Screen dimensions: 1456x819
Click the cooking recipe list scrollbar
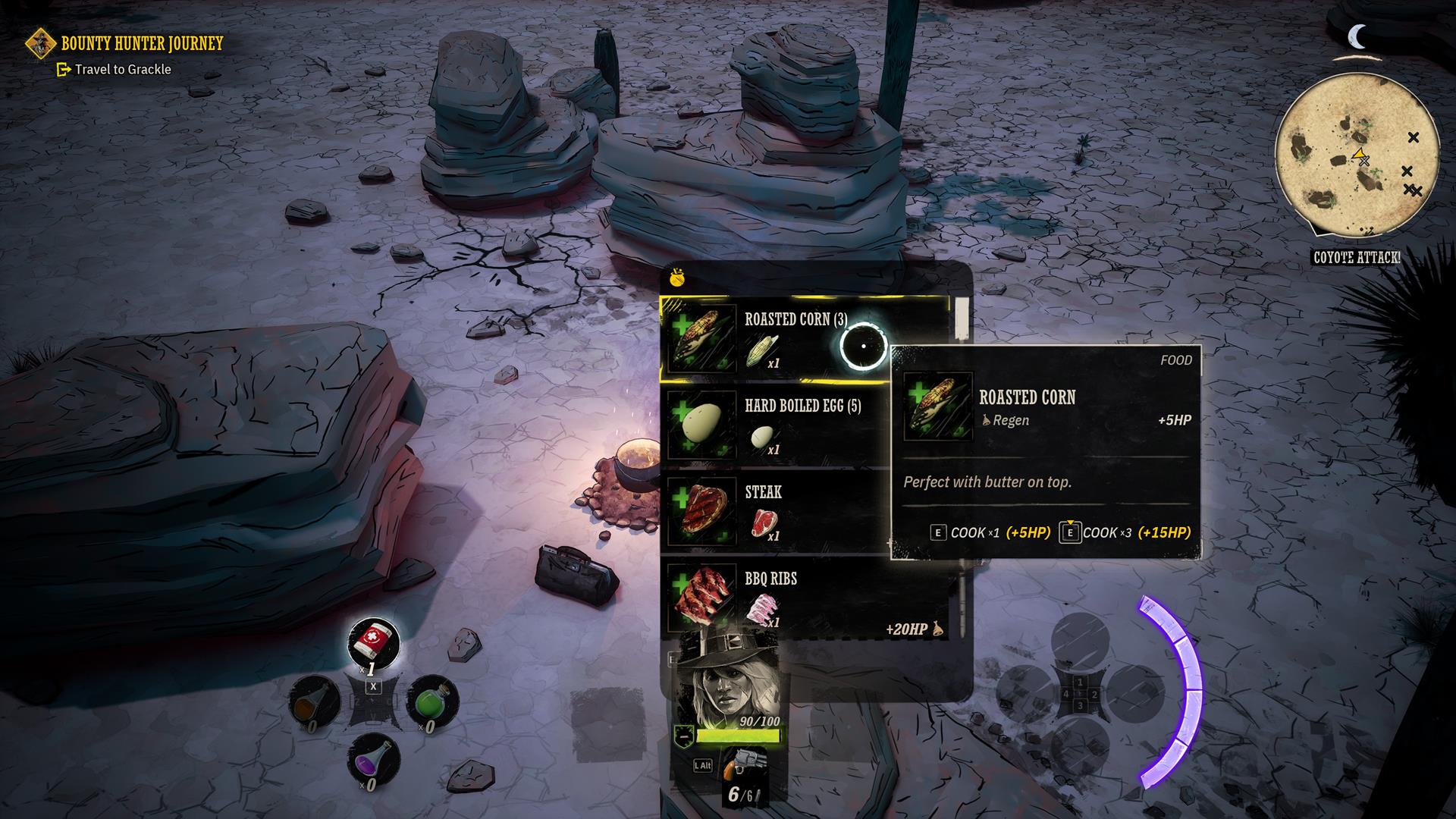962,318
